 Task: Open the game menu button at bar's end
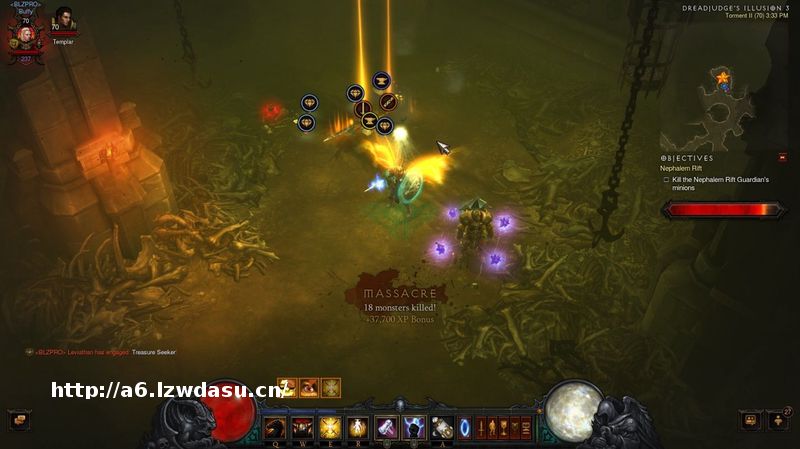click(526, 428)
